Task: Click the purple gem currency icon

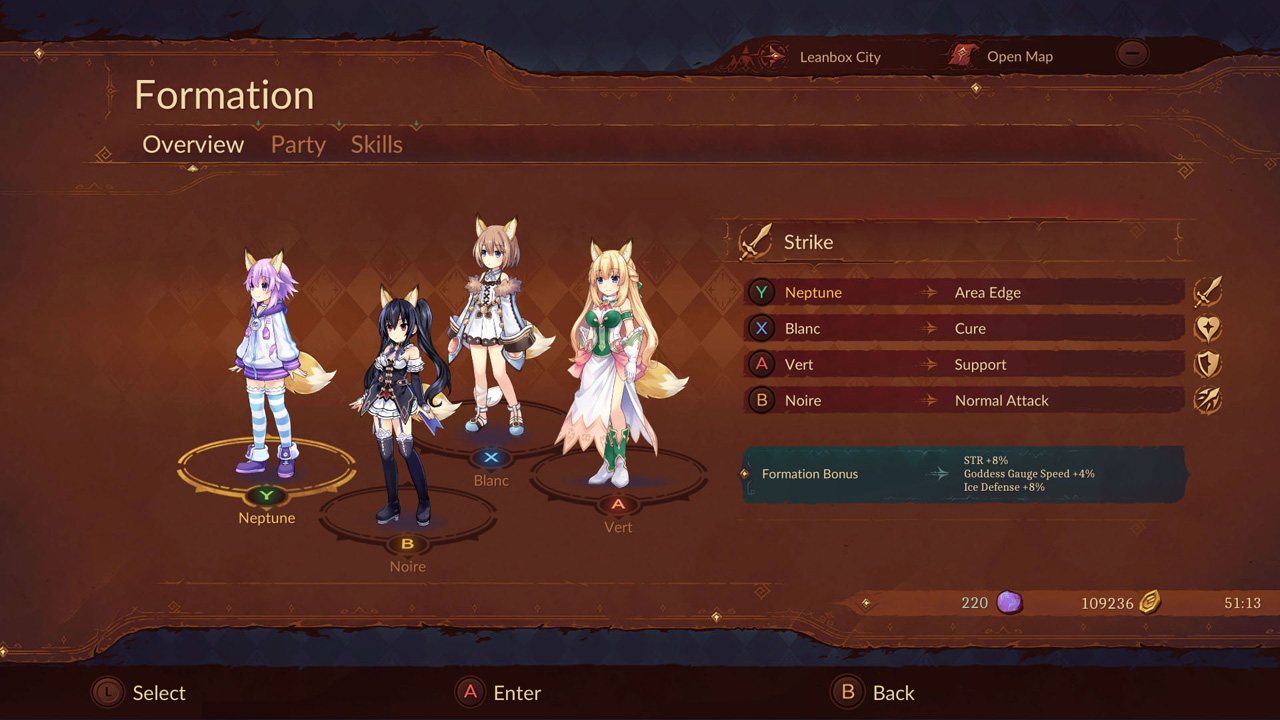Action: pos(1010,602)
